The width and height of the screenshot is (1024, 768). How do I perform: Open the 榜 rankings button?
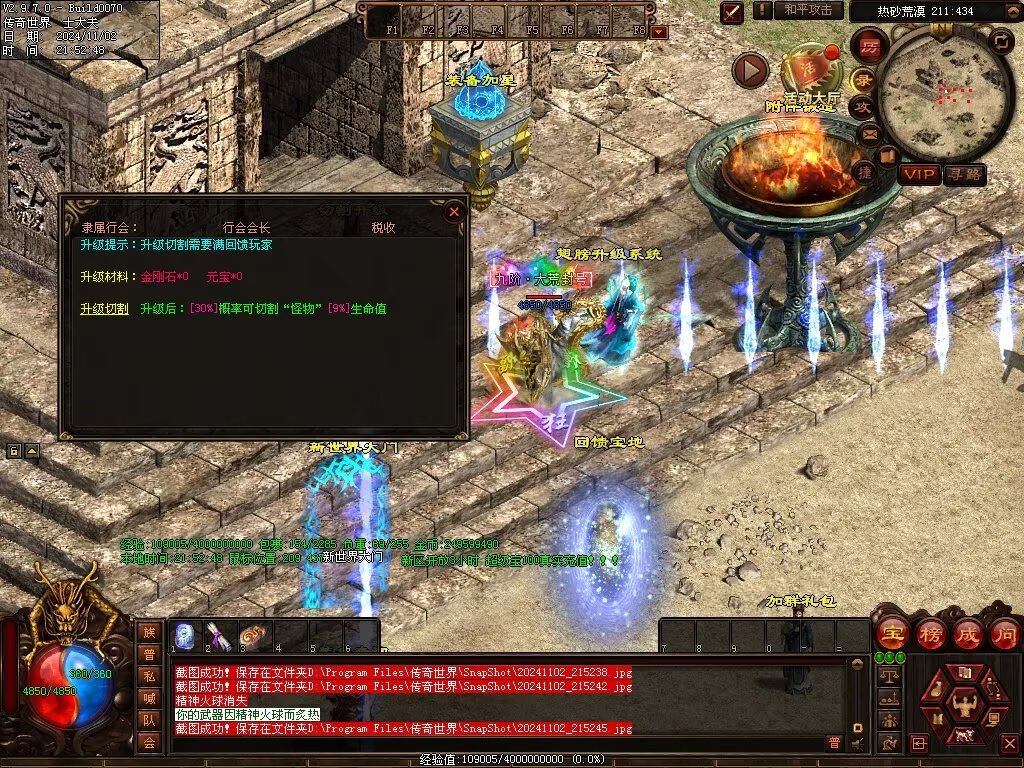pos(929,633)
